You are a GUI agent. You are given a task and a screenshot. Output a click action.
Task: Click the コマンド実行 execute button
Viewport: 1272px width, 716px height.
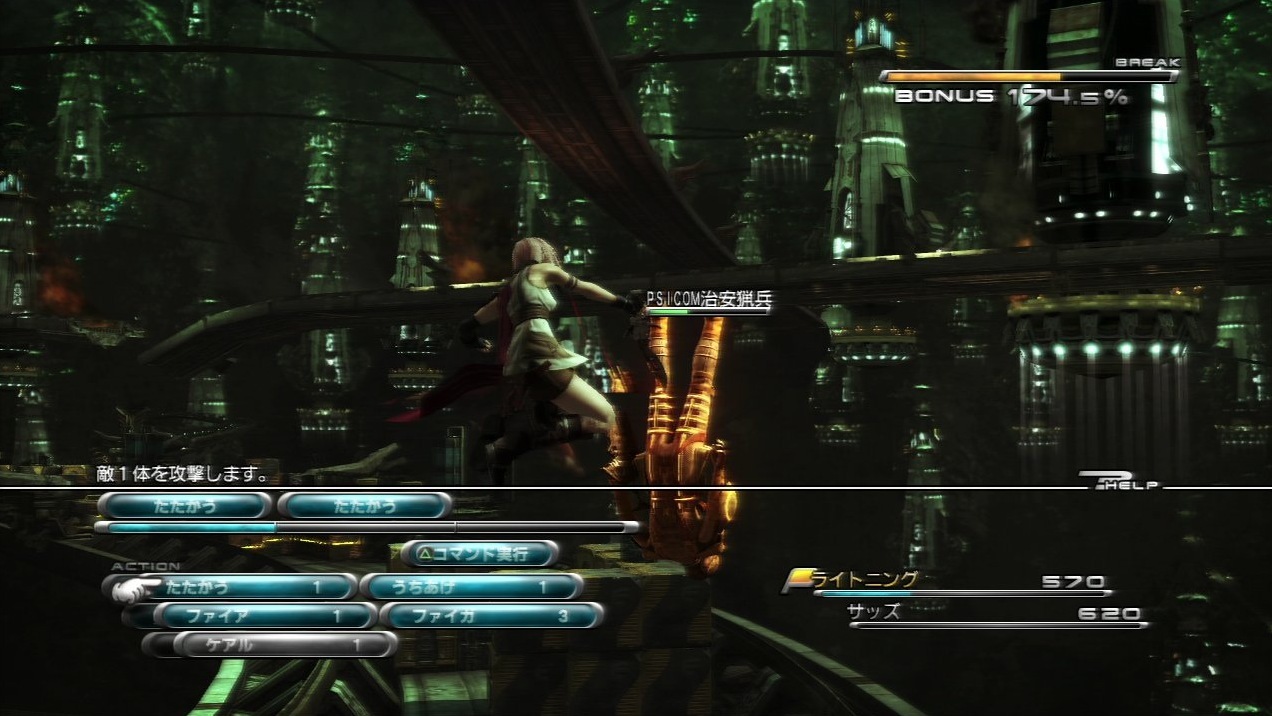480,552
